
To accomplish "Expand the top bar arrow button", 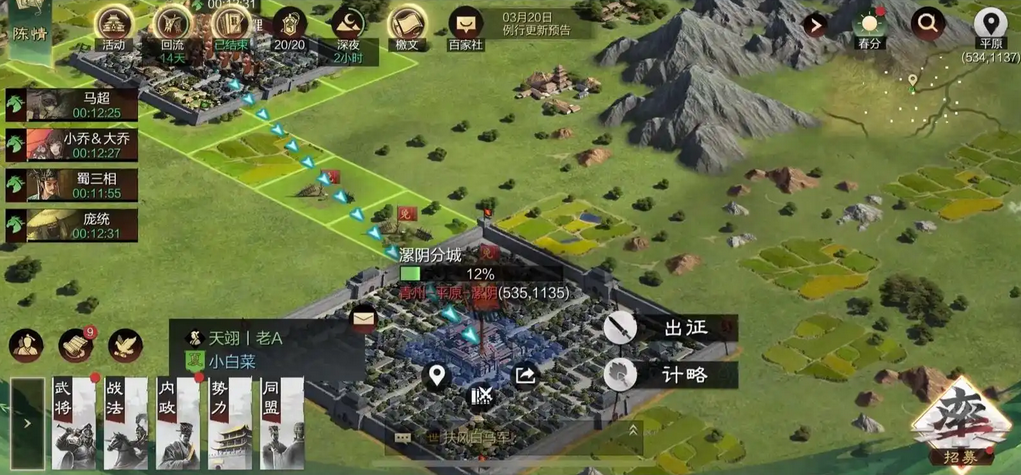I will click(816, 24).
